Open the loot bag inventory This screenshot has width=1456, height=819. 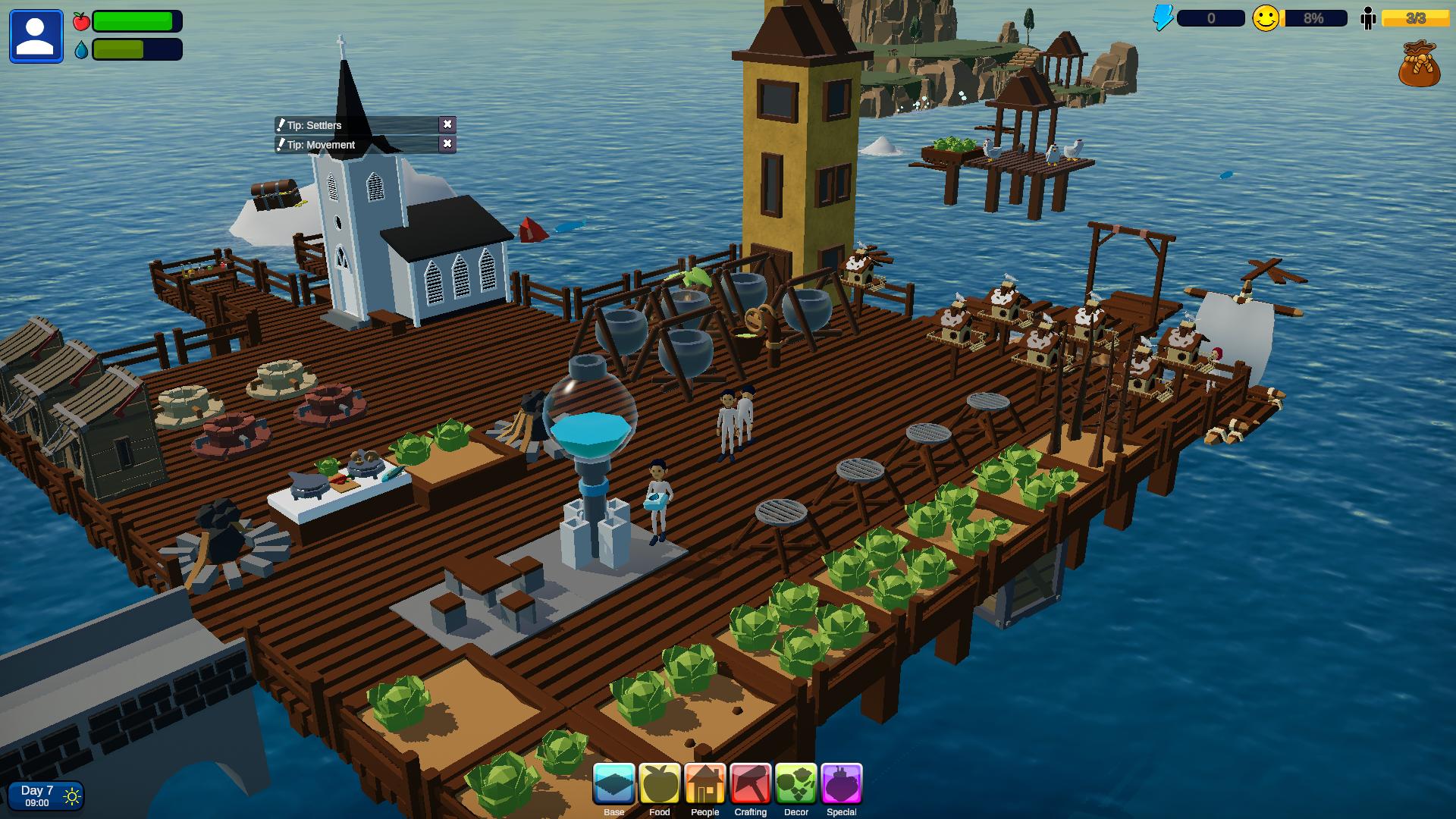click(1419, 64)
